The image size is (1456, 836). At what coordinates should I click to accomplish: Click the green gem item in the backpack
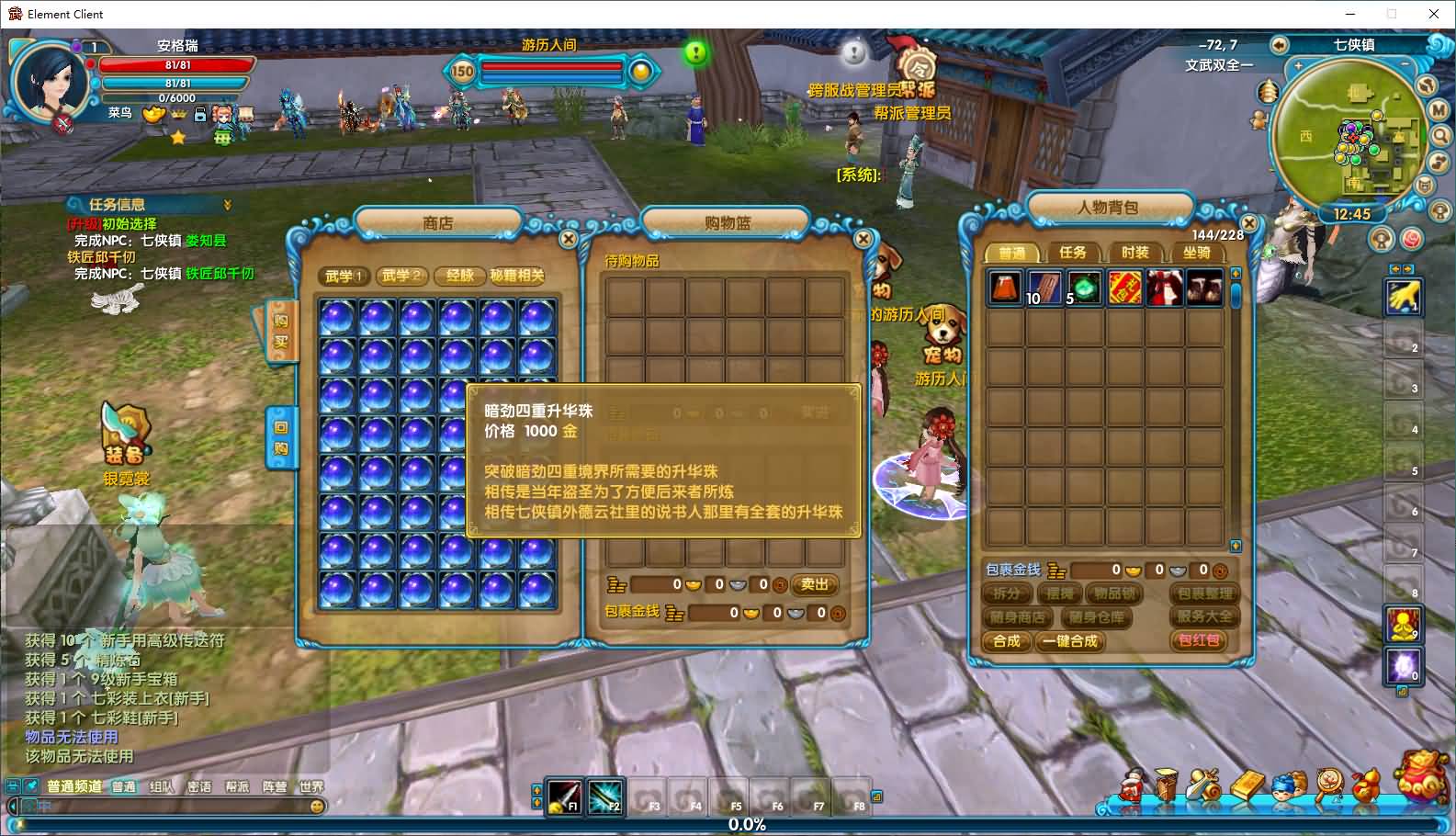tap(1085, 288)
